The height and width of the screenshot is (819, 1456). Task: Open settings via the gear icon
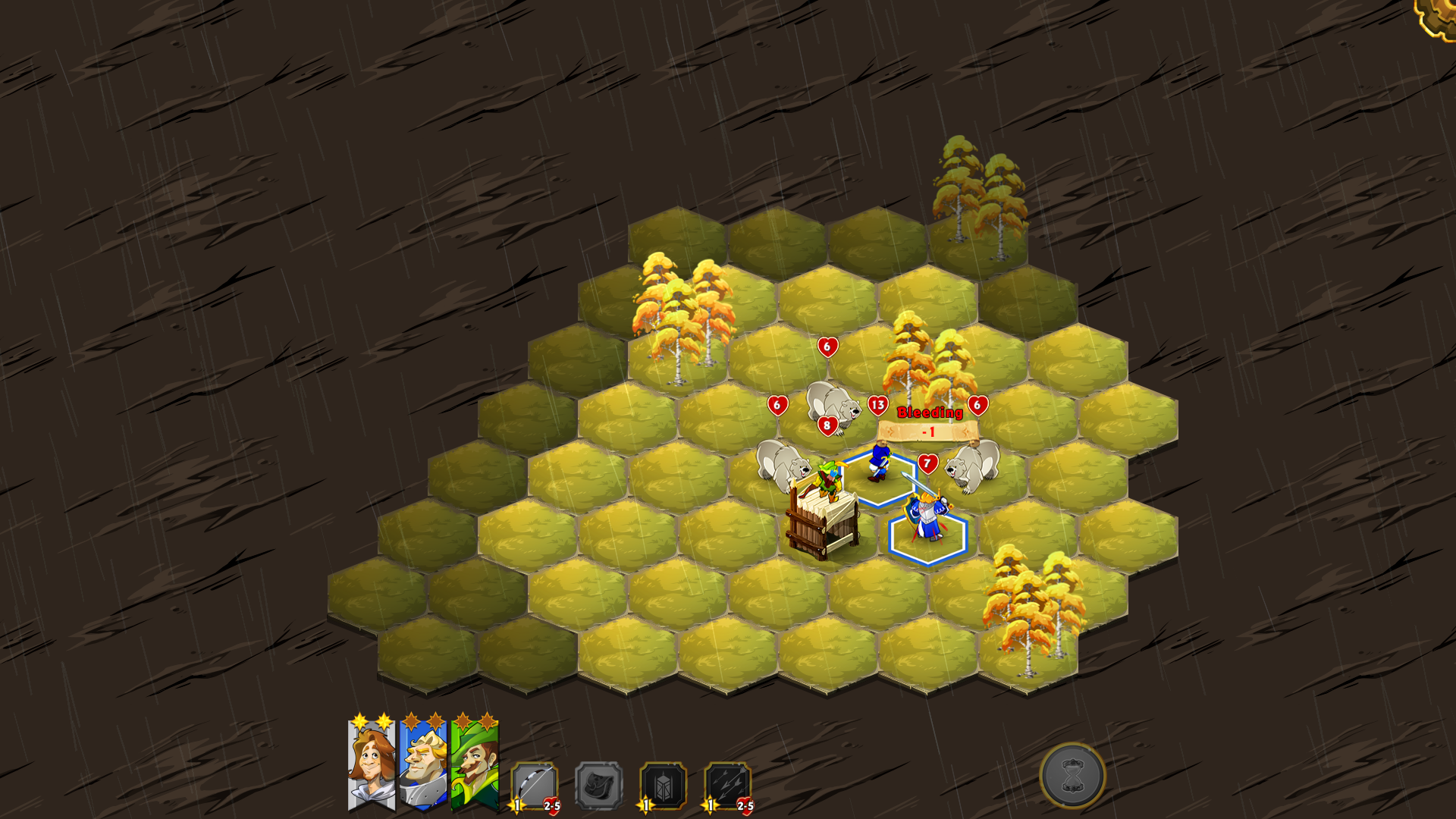point(1438,15)
